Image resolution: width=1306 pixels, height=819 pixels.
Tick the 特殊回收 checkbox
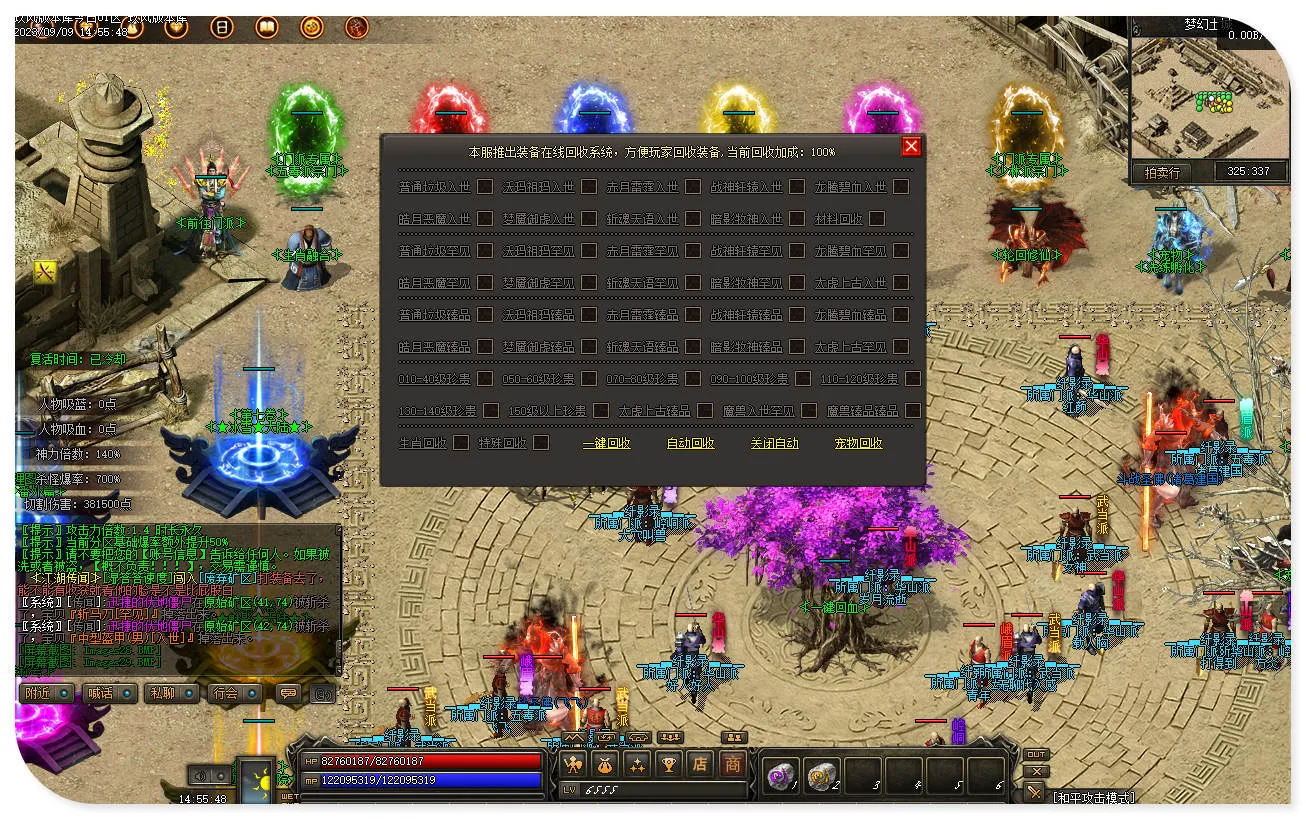[x=541, y=442]
